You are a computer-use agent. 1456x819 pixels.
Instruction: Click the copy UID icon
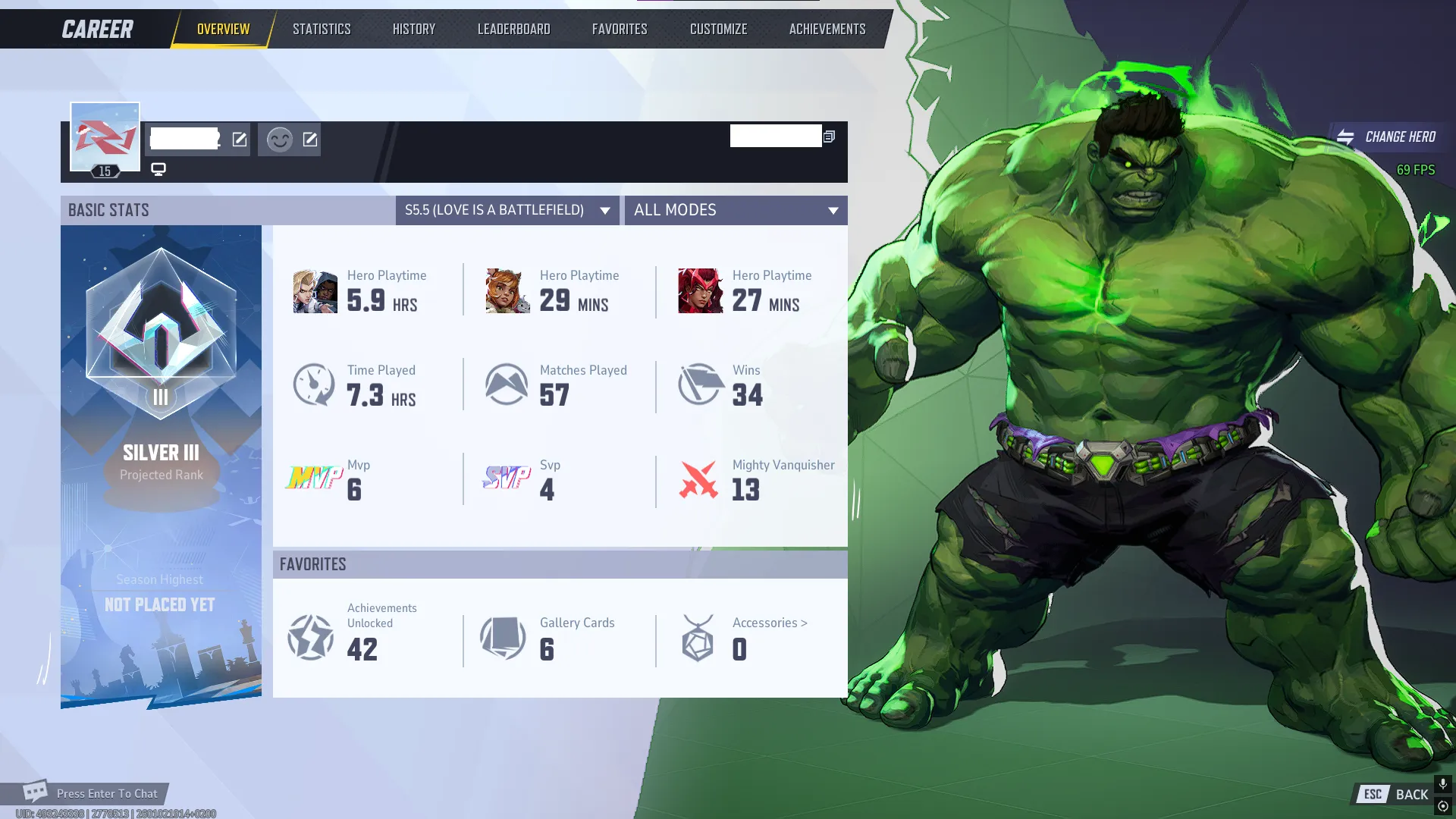(828, 136)
